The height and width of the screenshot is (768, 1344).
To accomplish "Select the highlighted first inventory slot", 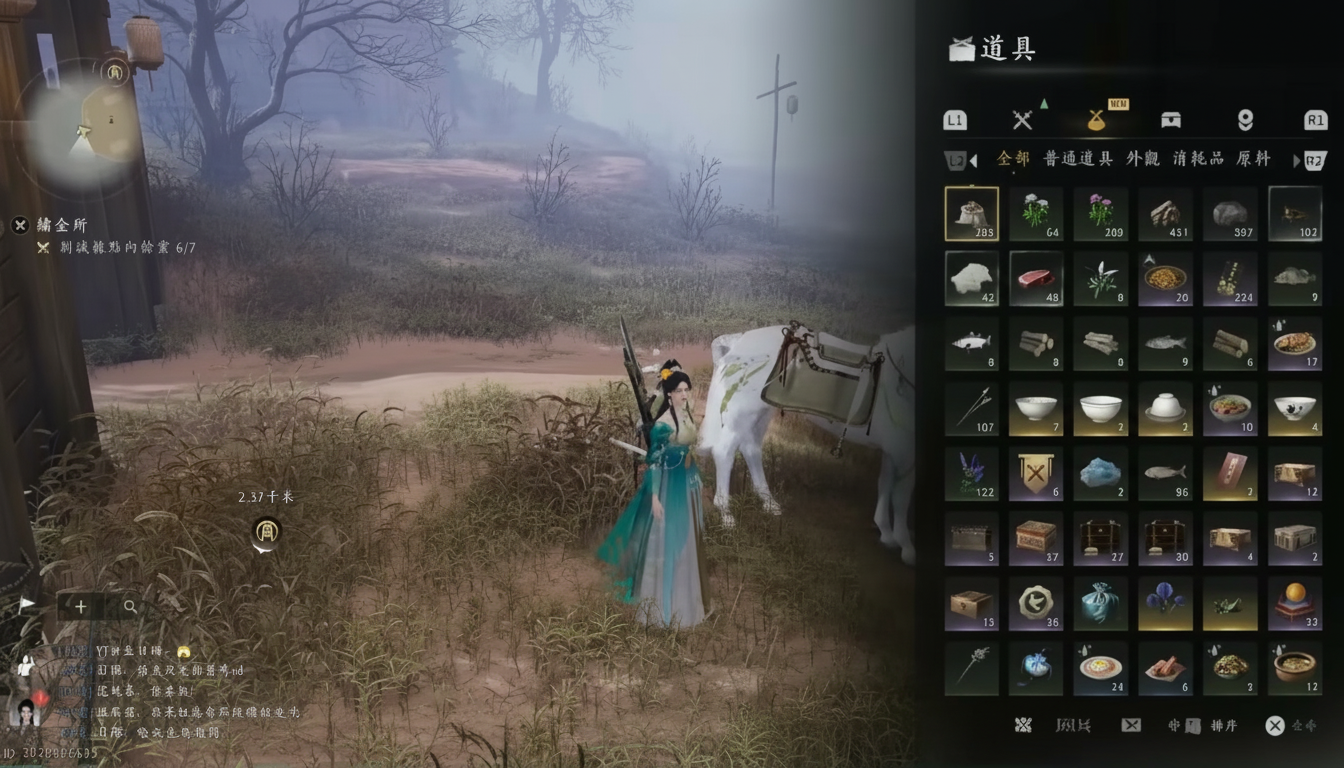I will [x=971, y=213].
